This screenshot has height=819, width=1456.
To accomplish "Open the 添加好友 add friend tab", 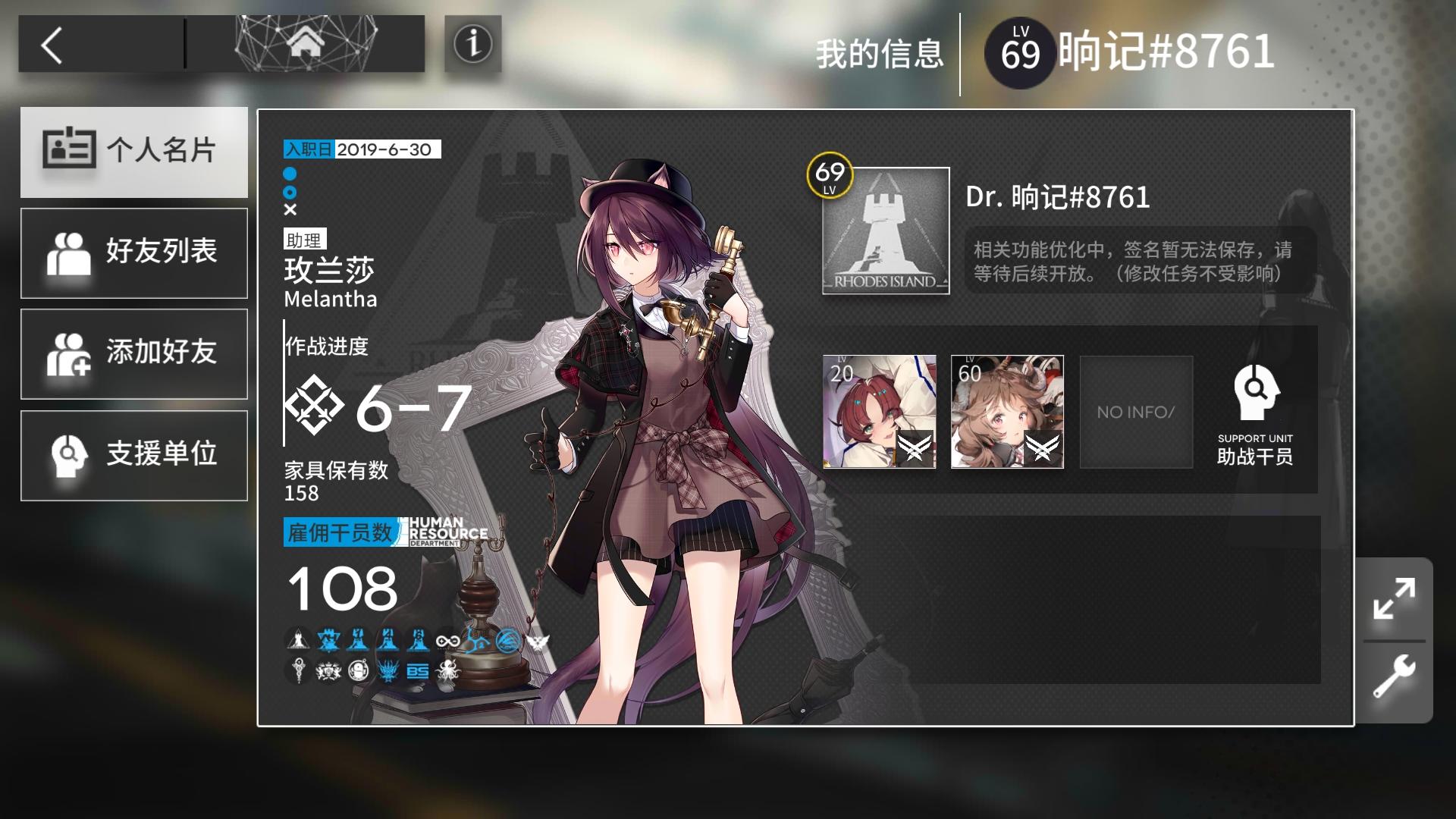I will pos(134,353).
